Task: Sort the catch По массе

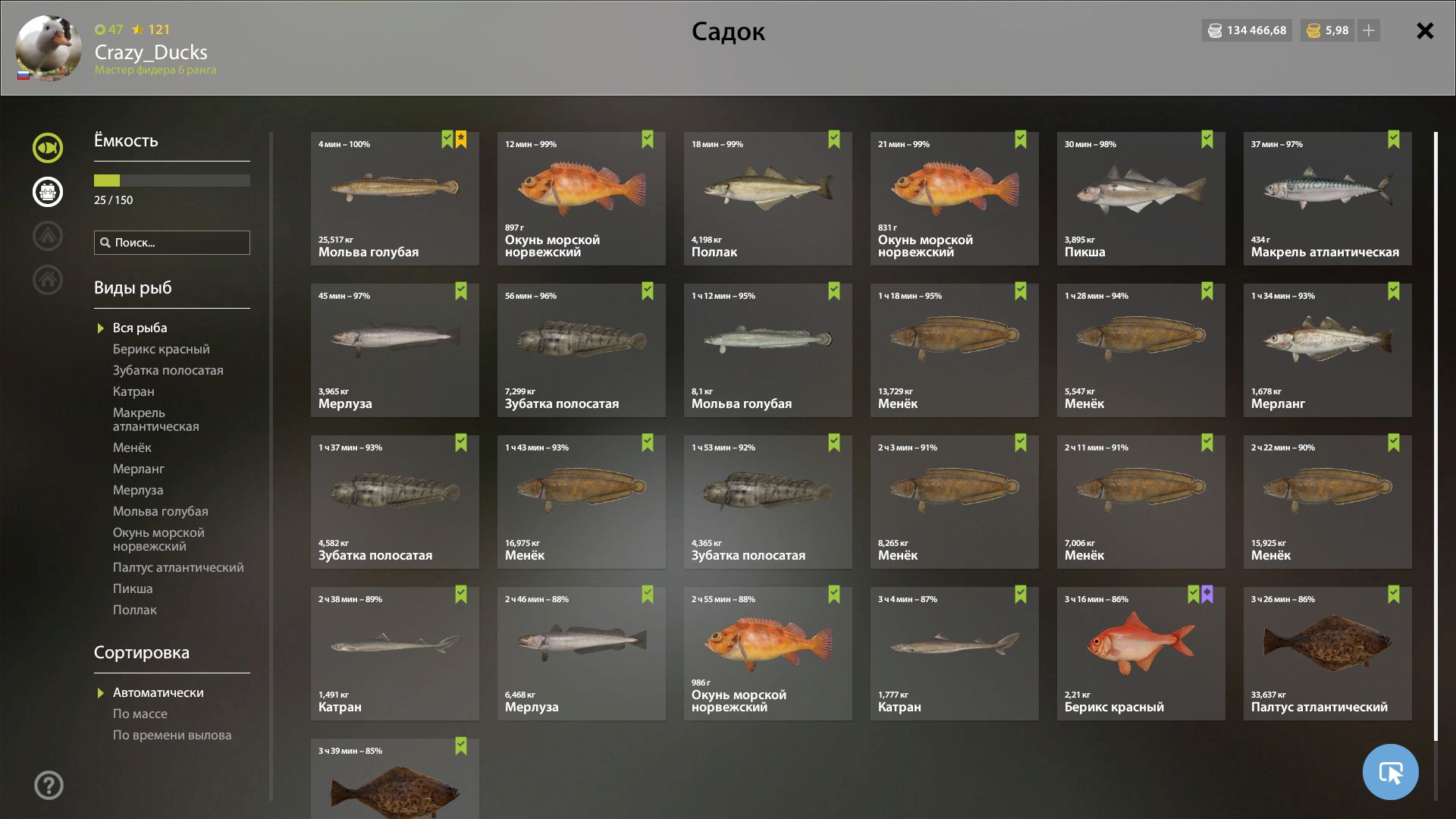Action: pyautogui.click(x=140, y=714)
